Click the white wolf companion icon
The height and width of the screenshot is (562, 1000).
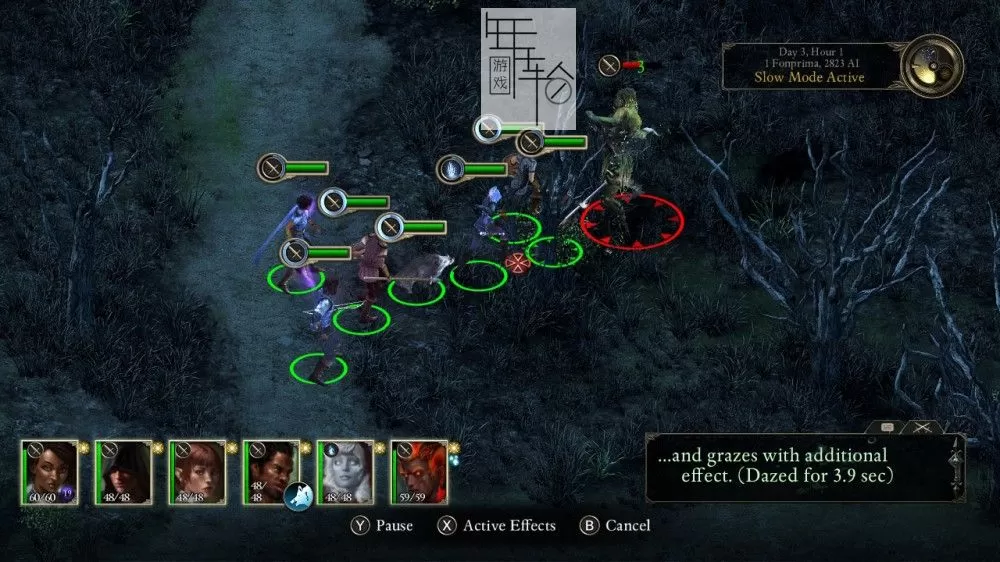point(298,495)
